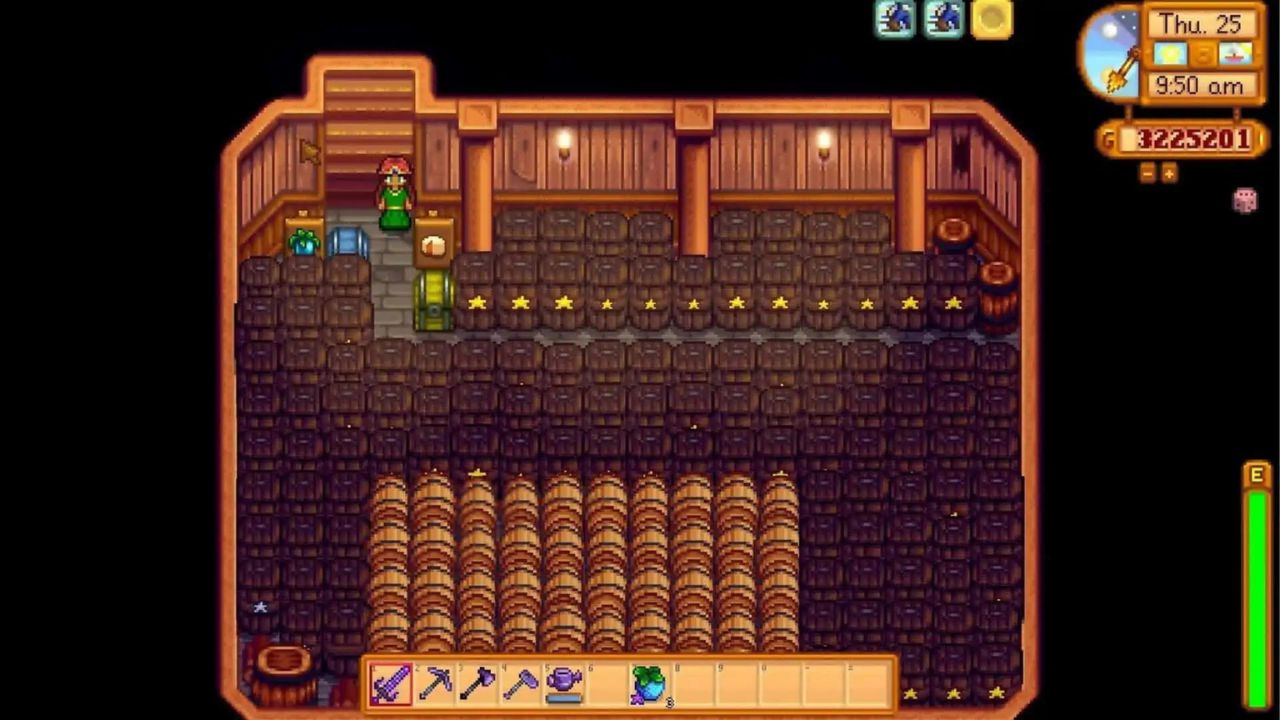Click the season festival icon beside the weather

coord(1236,55)
